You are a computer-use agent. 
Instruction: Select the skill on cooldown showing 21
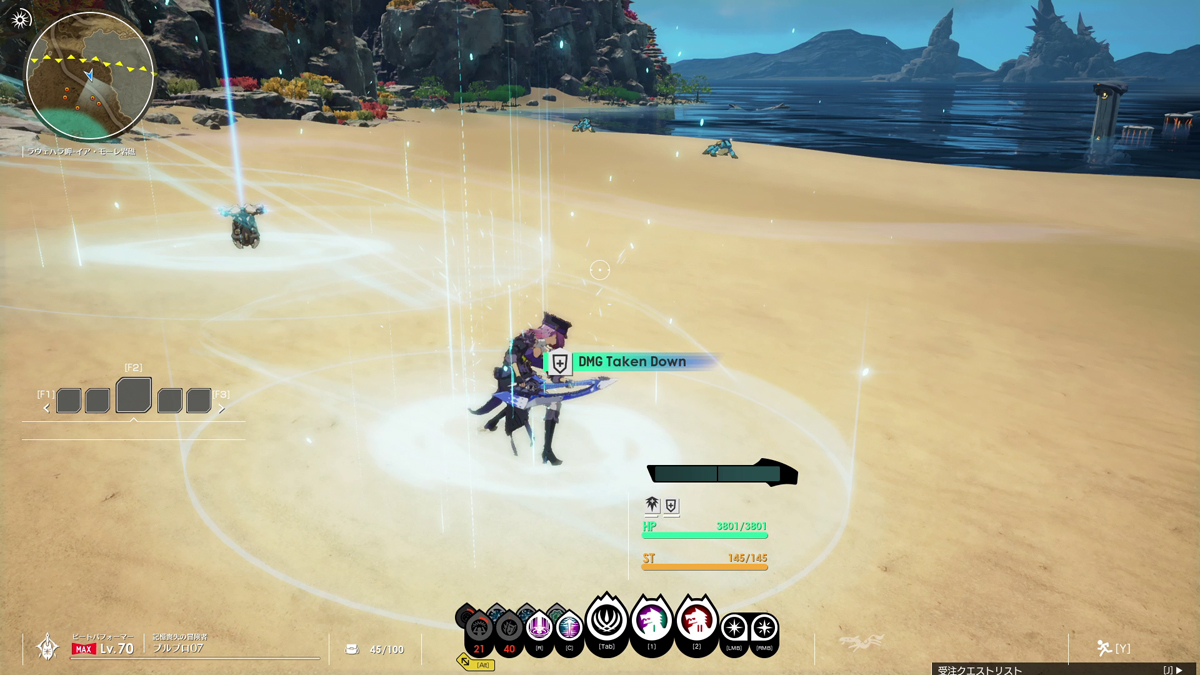[x=479, y=630]
